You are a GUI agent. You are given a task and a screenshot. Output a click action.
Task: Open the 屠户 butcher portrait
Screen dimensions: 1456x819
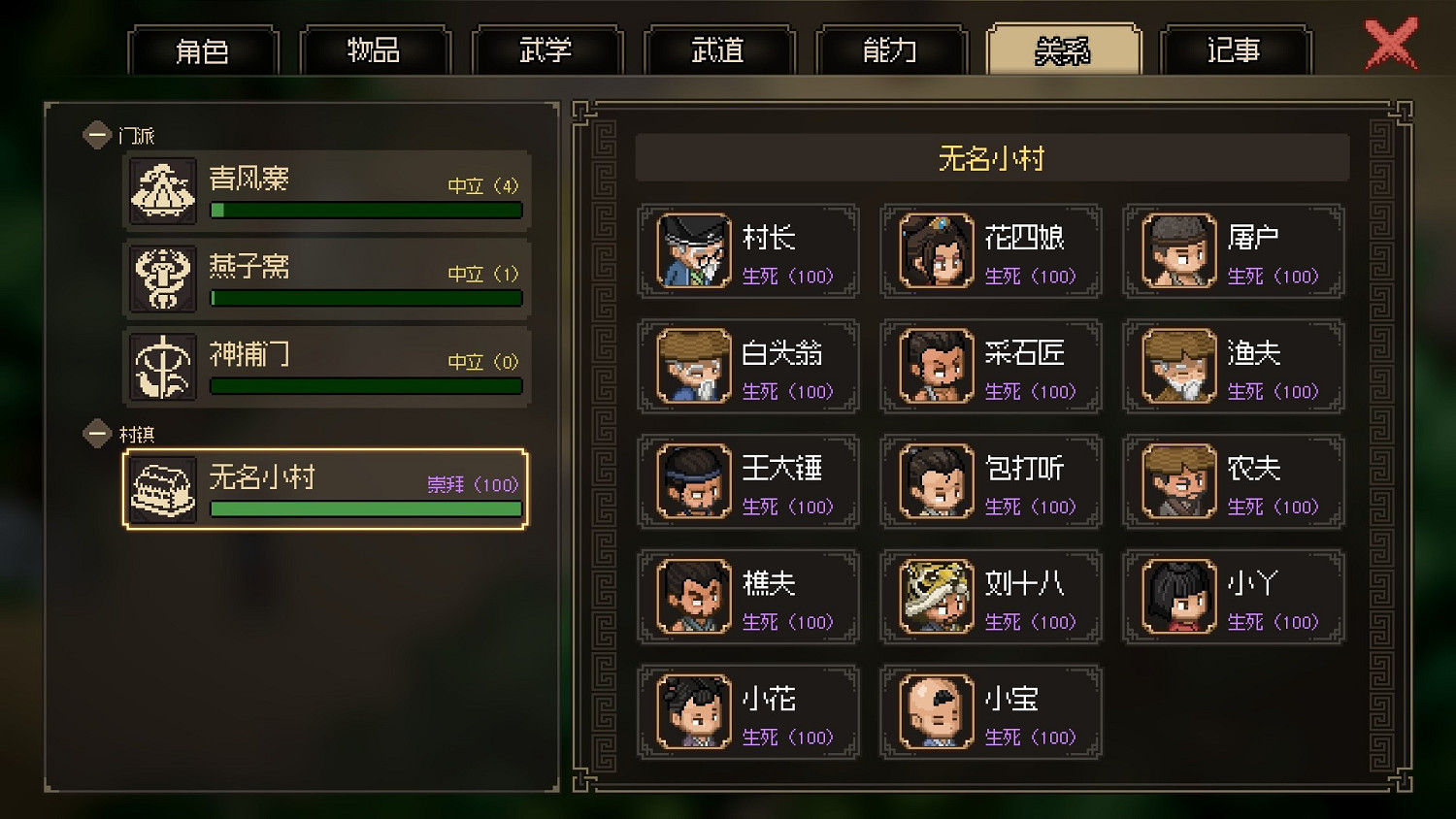point(1176,250)
